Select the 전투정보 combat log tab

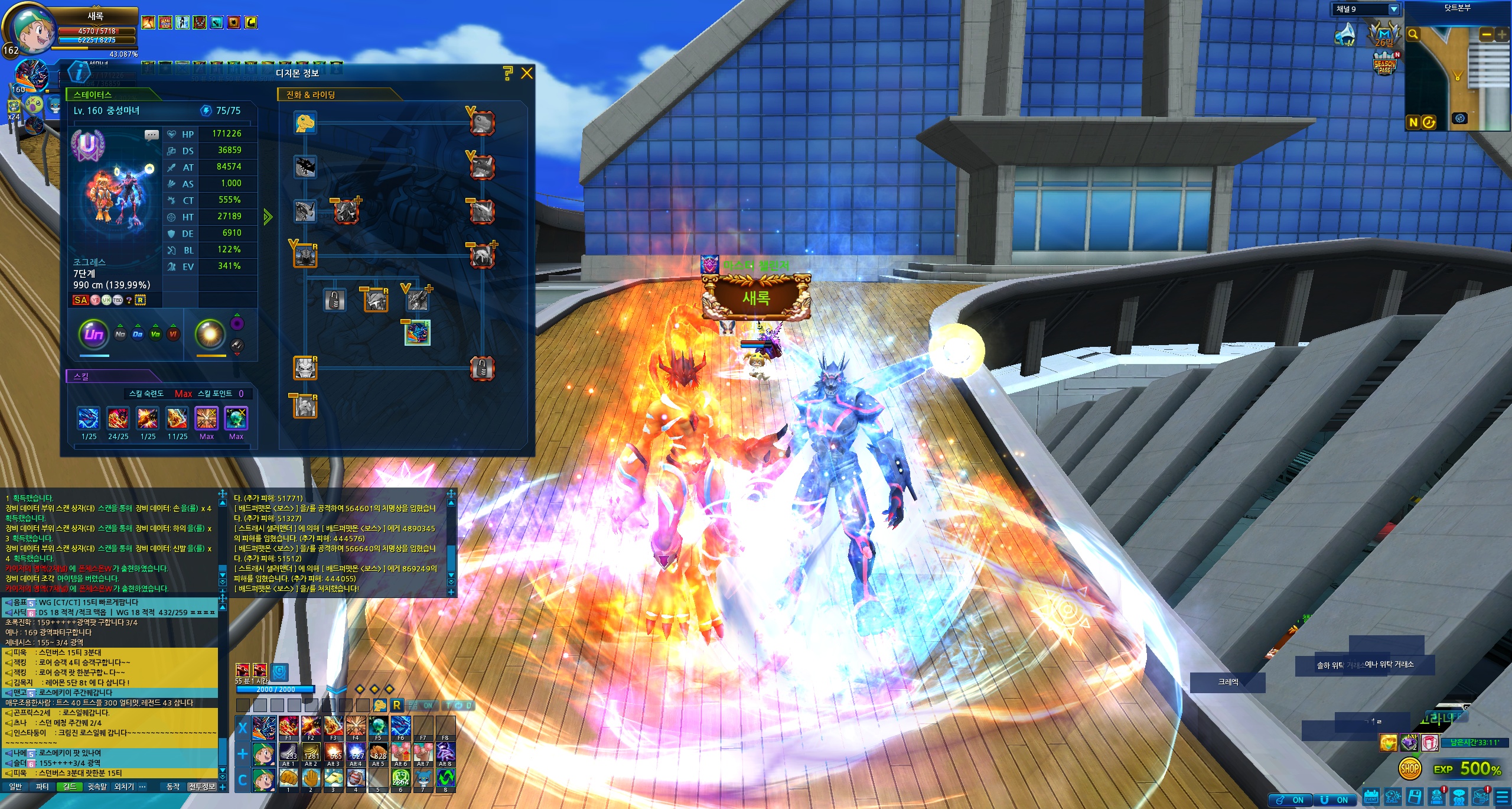click(202, 787)
